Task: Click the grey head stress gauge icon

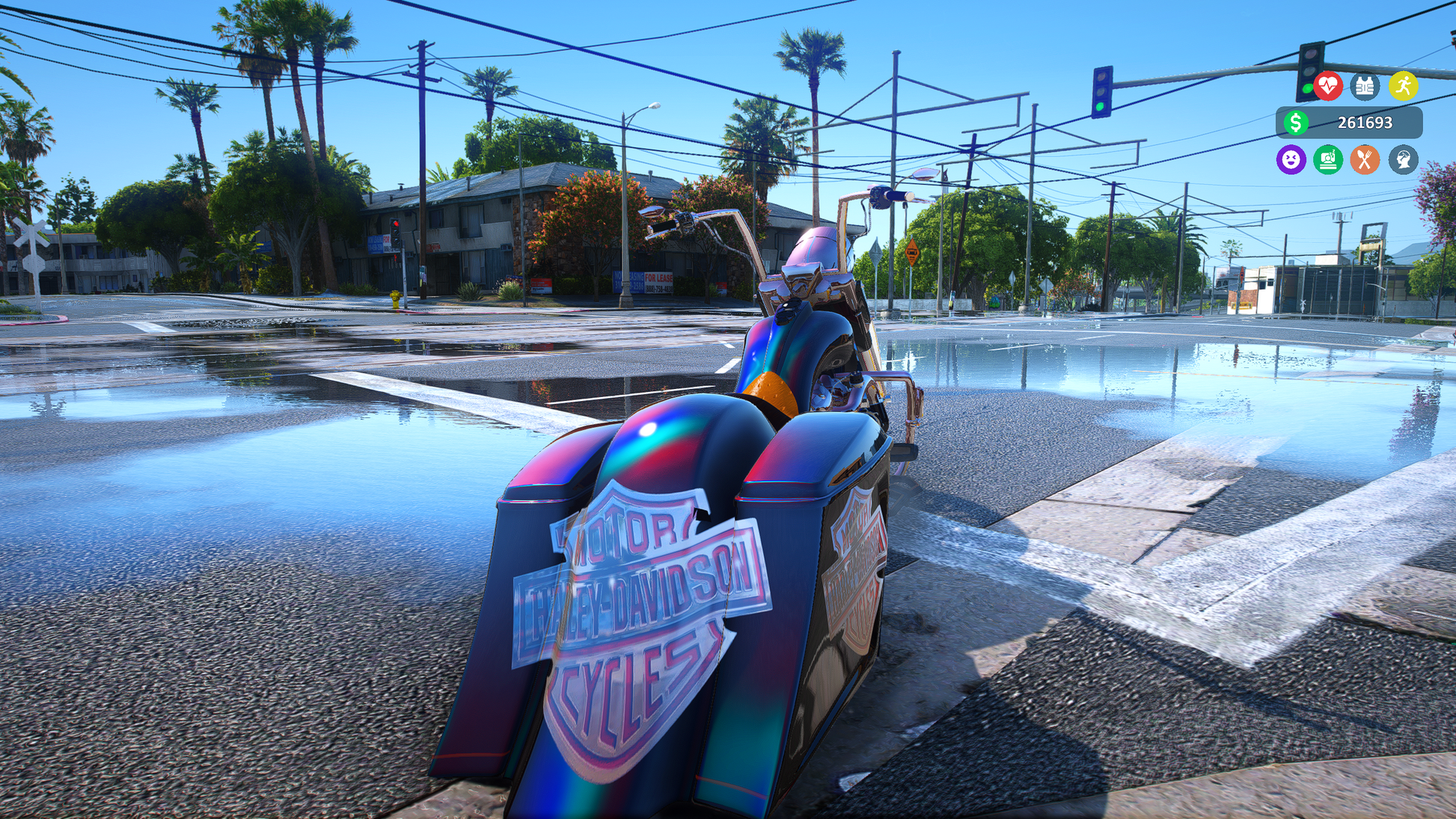Action: tap(1403, 159)
